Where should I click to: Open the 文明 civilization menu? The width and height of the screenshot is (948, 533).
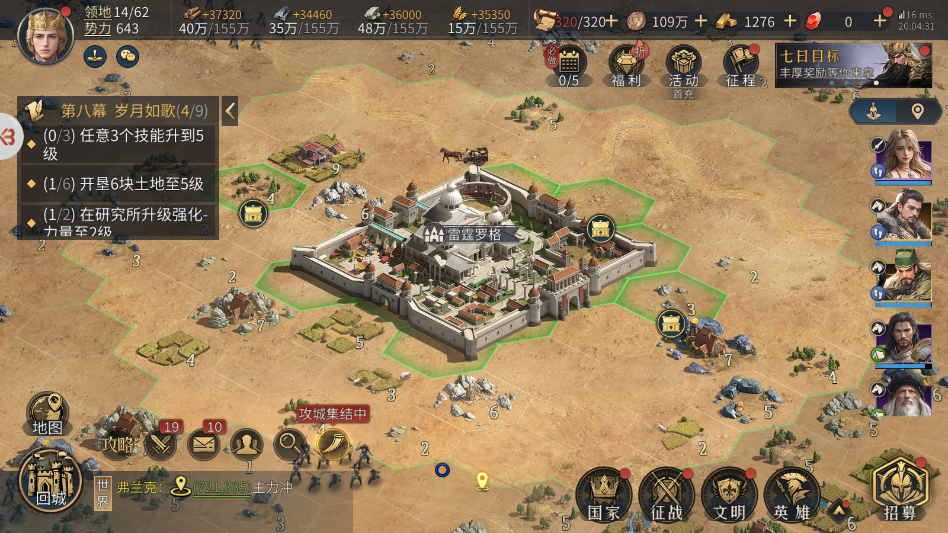729,495
